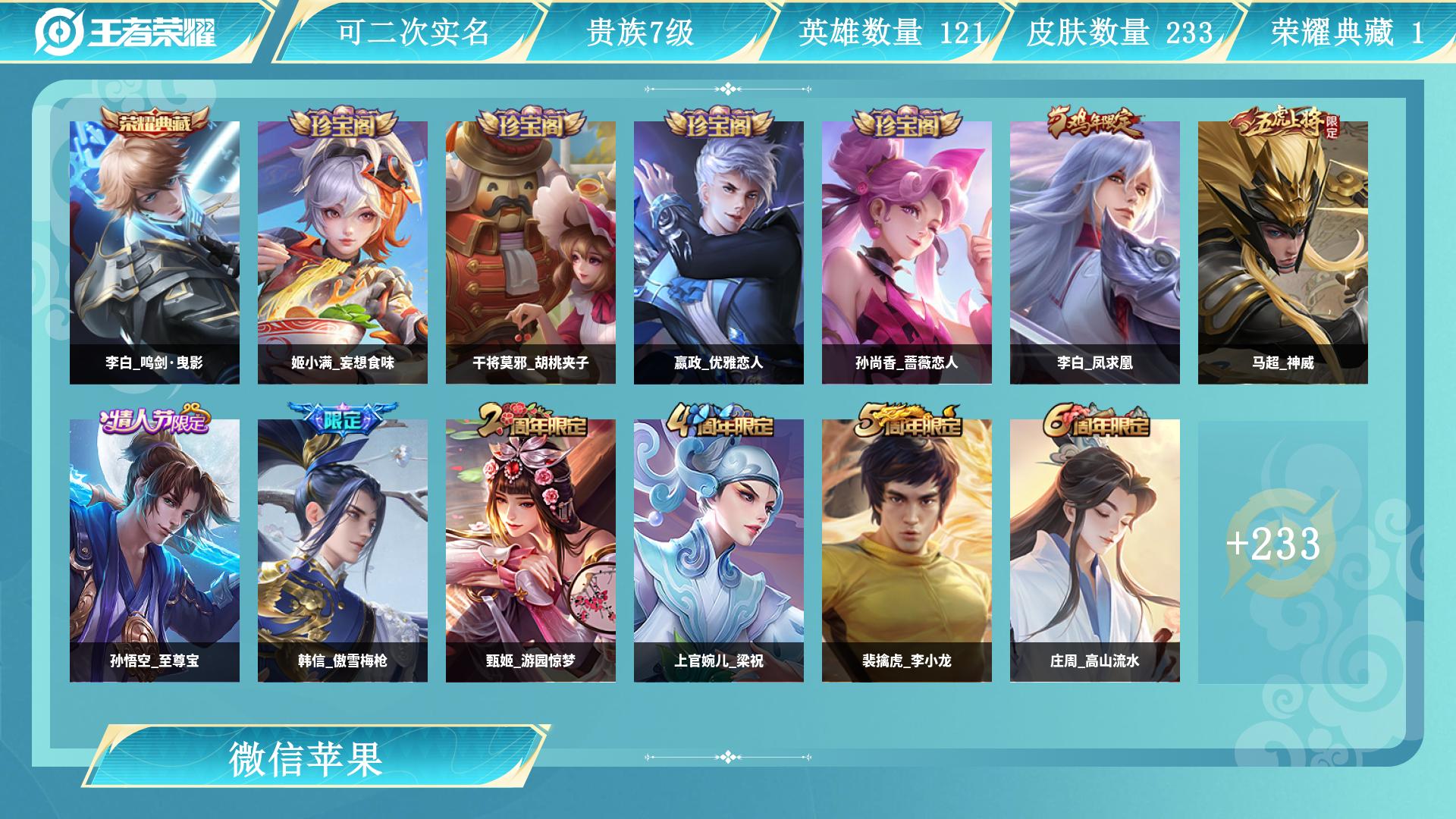Choose the 姬小满_妄想食味 skin card
This screenshot has width=1456, height=819.
click(343, 252)
